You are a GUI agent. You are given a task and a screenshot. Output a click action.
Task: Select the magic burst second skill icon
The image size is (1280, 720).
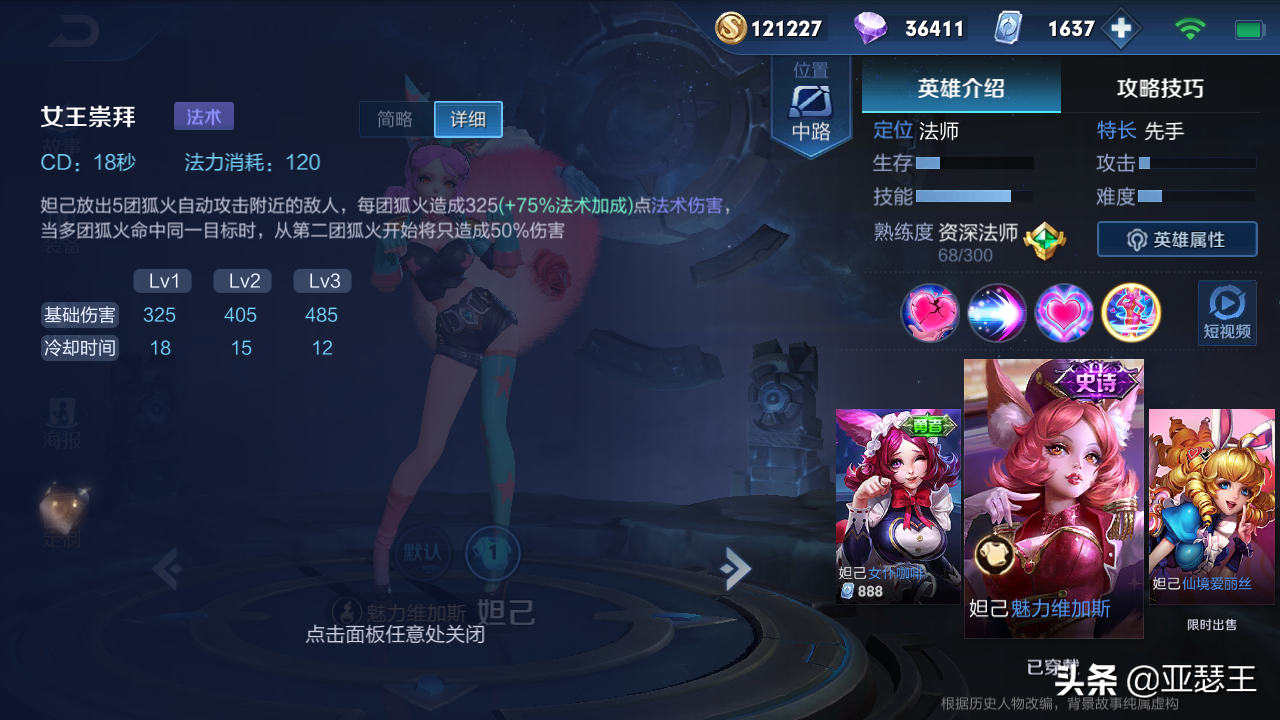[997, 313]
